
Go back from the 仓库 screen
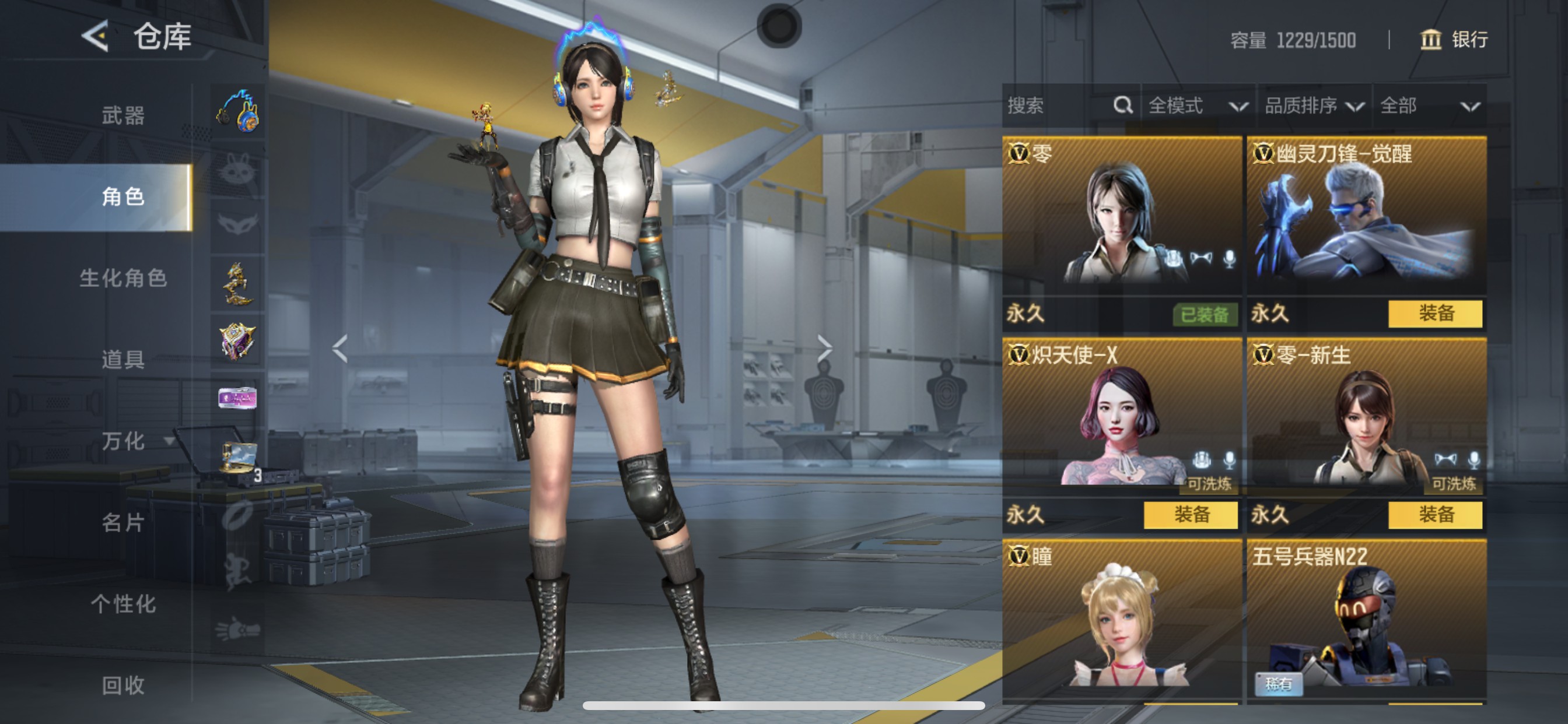click(96, 36)
